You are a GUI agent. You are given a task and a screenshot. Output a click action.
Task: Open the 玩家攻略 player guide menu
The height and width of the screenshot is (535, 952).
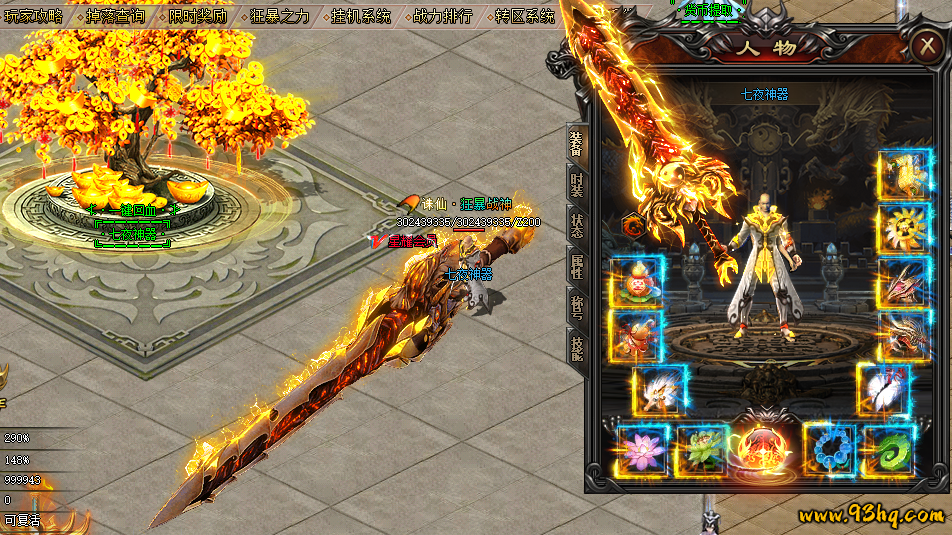coord(33,16)
